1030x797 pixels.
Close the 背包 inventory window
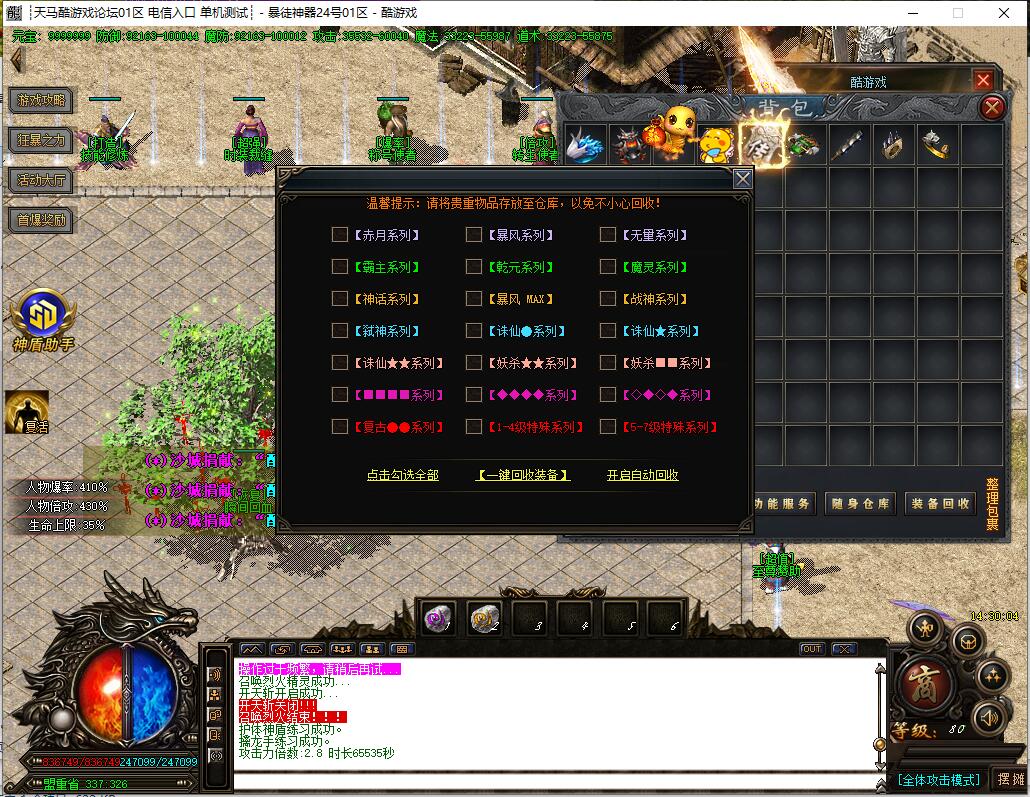tap(992, 108)
